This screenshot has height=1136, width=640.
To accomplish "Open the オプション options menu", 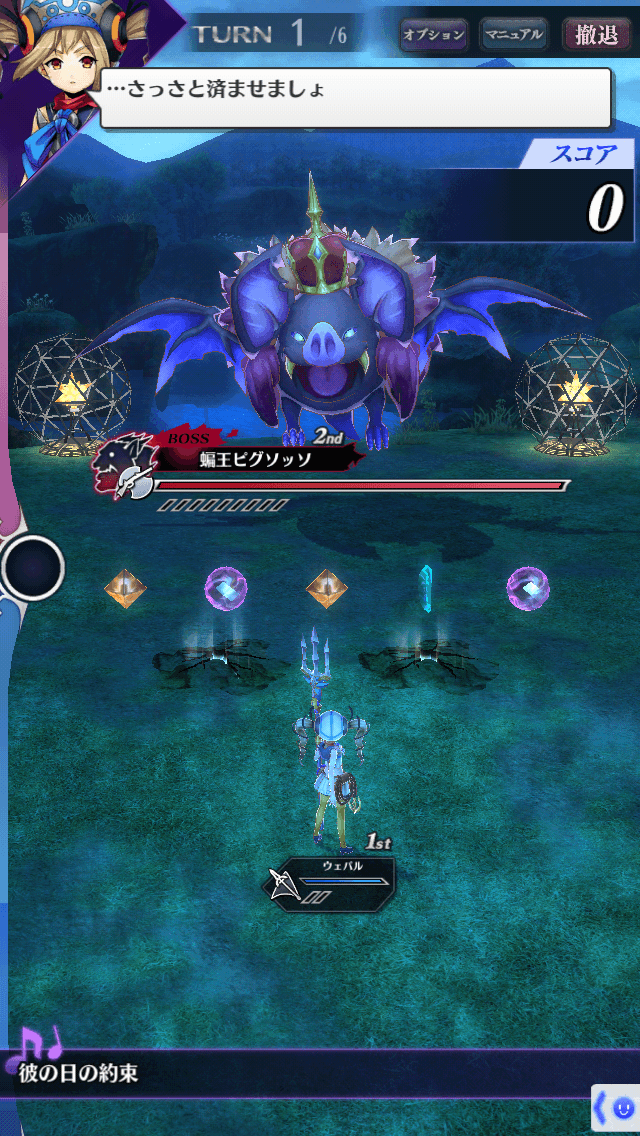I will pyautogui.click(x=434, y=35).
